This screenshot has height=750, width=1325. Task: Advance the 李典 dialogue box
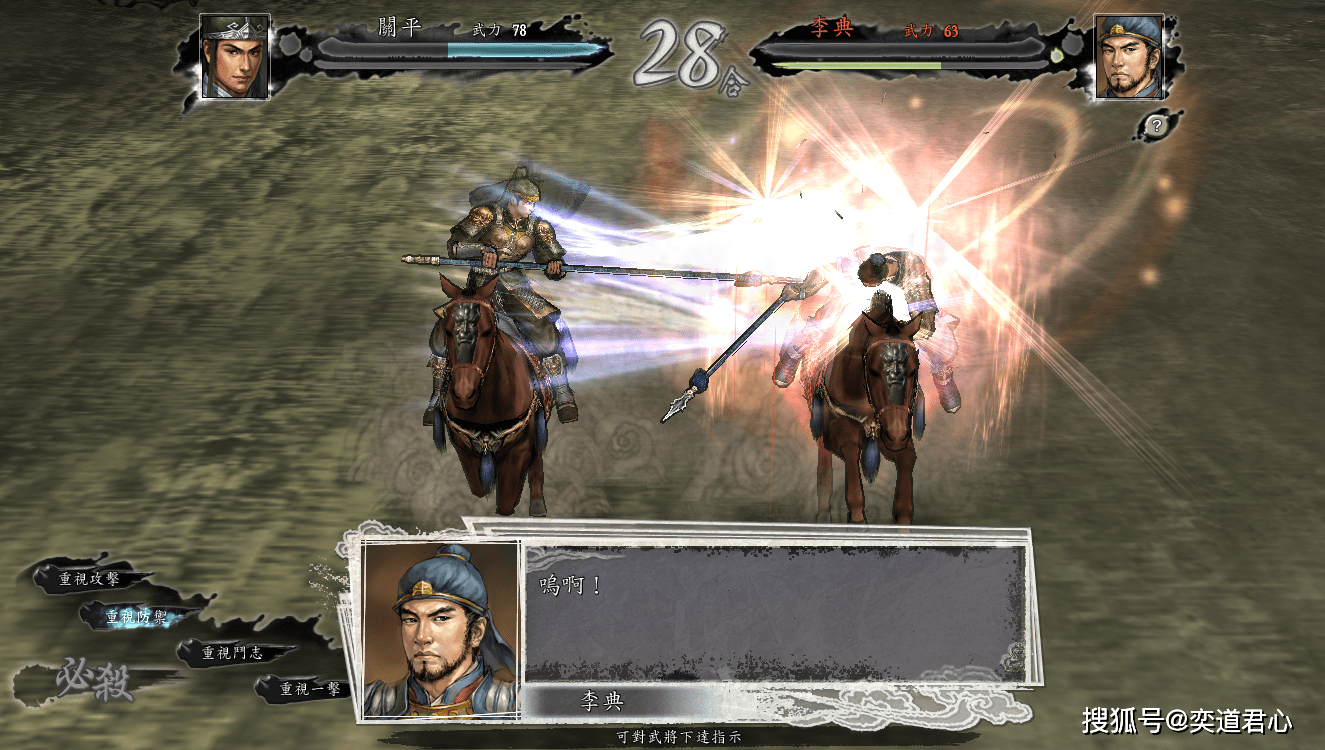pyautogui.click(x=775, y=612)
